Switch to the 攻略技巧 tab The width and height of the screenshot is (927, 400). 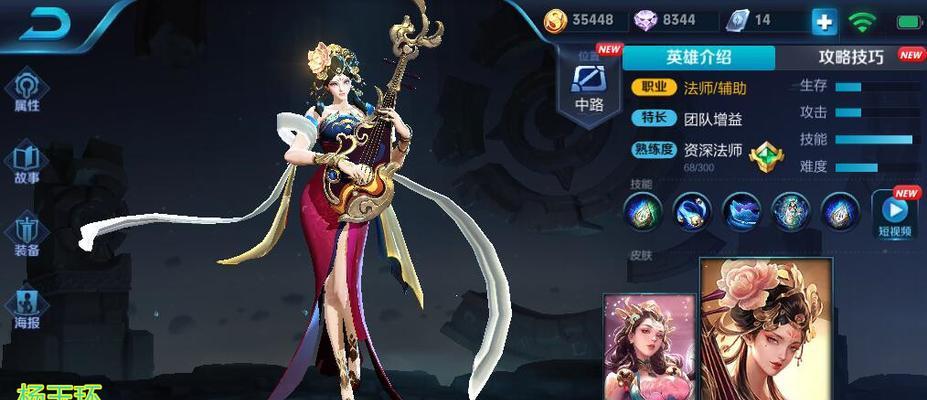point(851,57)
